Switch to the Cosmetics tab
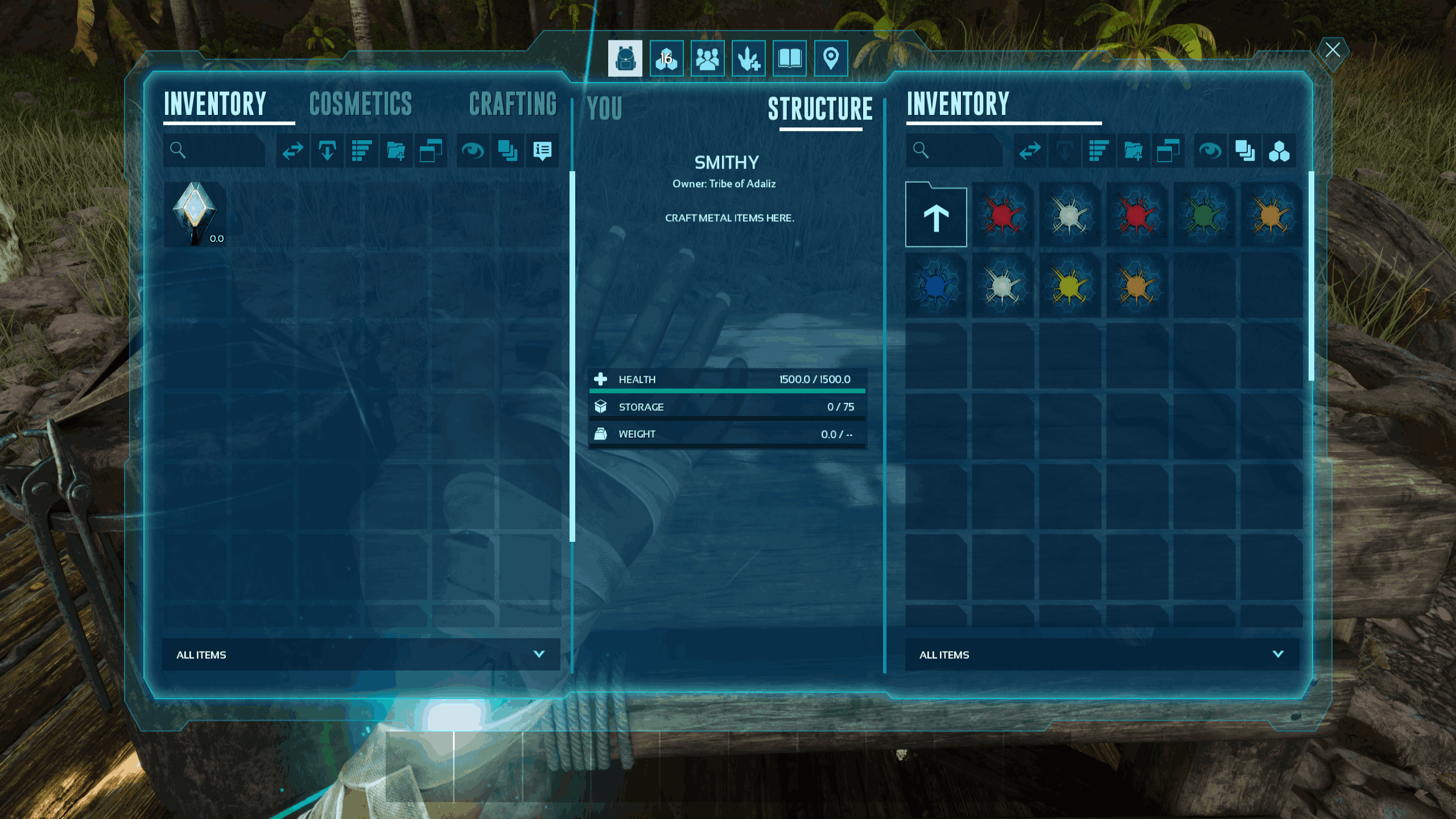The image size is (1456, 819). pos(360,104)
